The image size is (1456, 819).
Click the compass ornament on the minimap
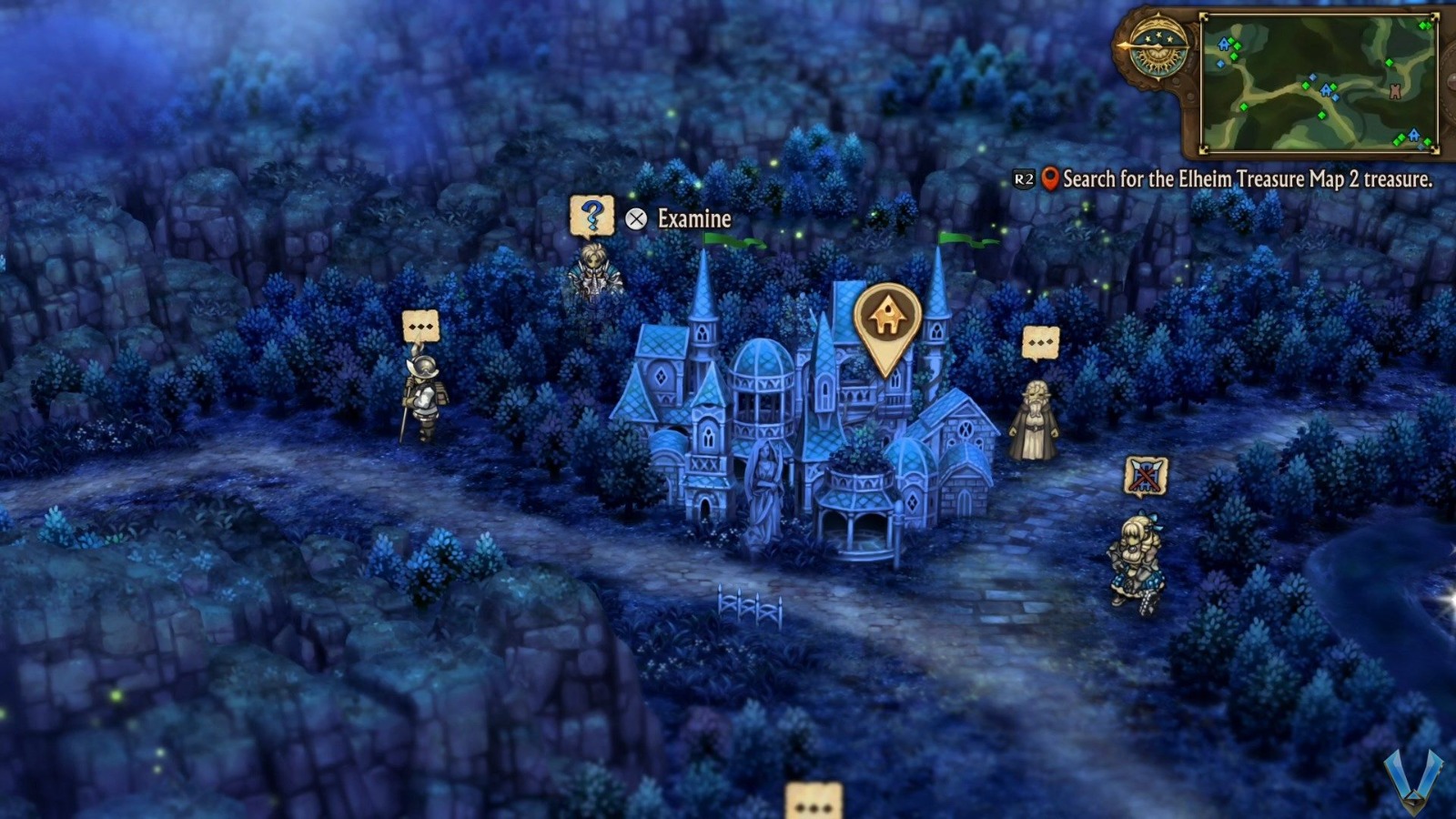coord(1157,45)
